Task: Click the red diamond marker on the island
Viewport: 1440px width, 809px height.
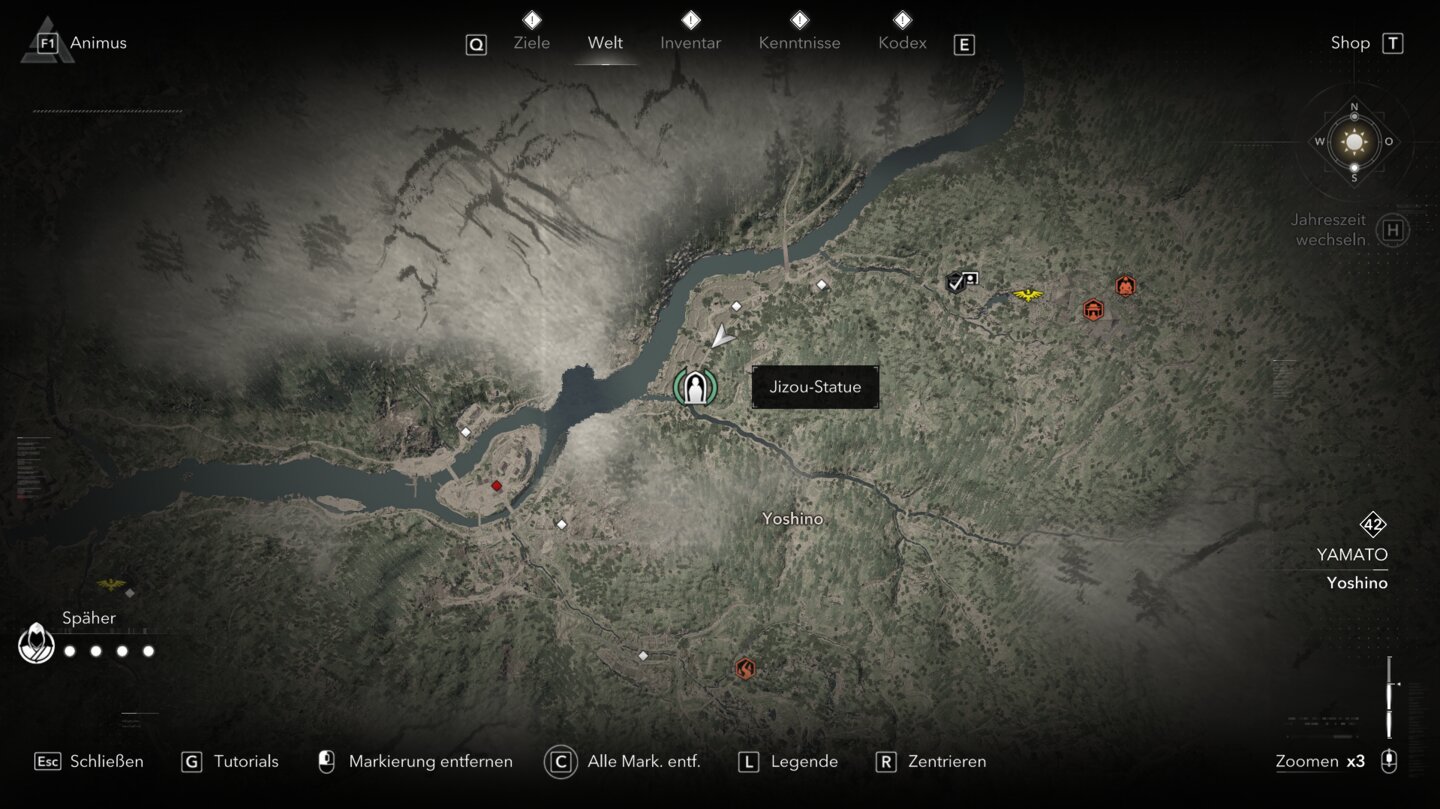Action: 496,486
